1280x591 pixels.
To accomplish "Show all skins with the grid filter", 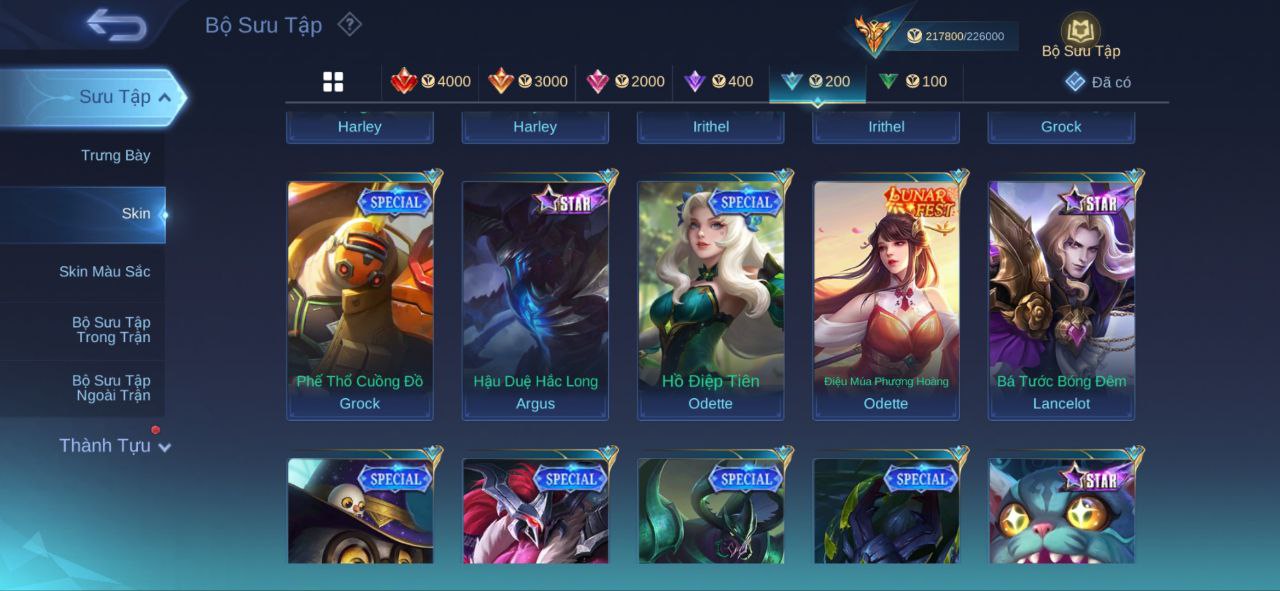I will tap(333, 82).
